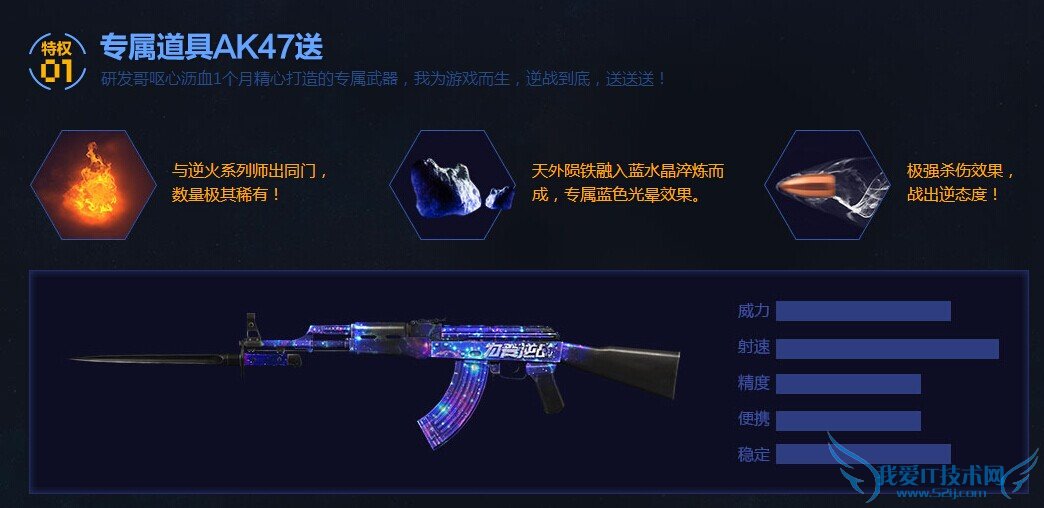Click the 特权 01 badge
This screenshot has width=1044, height=508.
56,58
